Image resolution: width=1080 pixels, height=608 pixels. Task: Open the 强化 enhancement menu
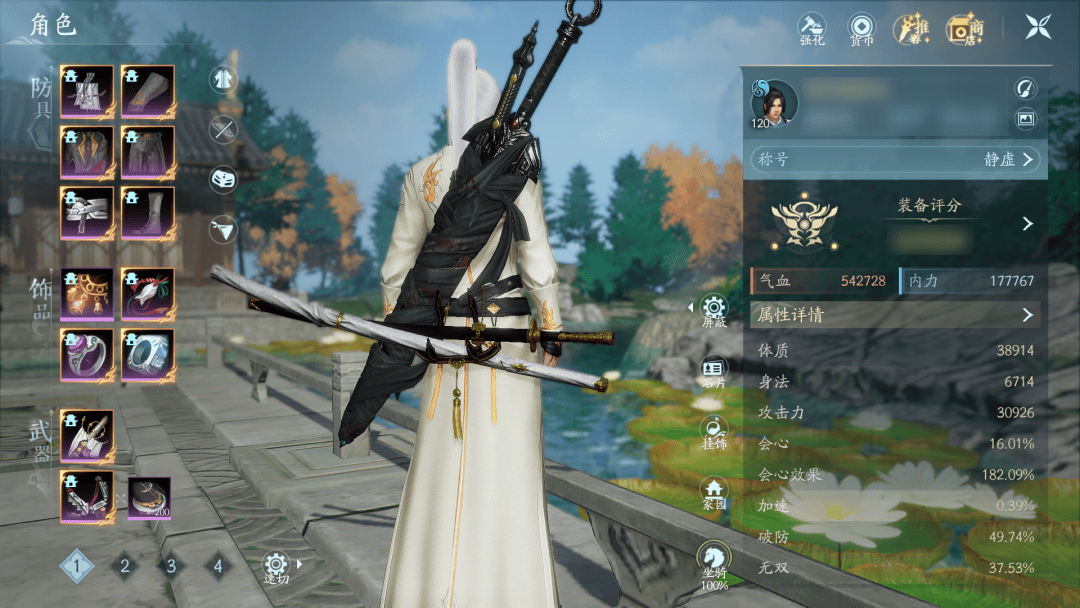pyautogui.click(x=811, y=28)
